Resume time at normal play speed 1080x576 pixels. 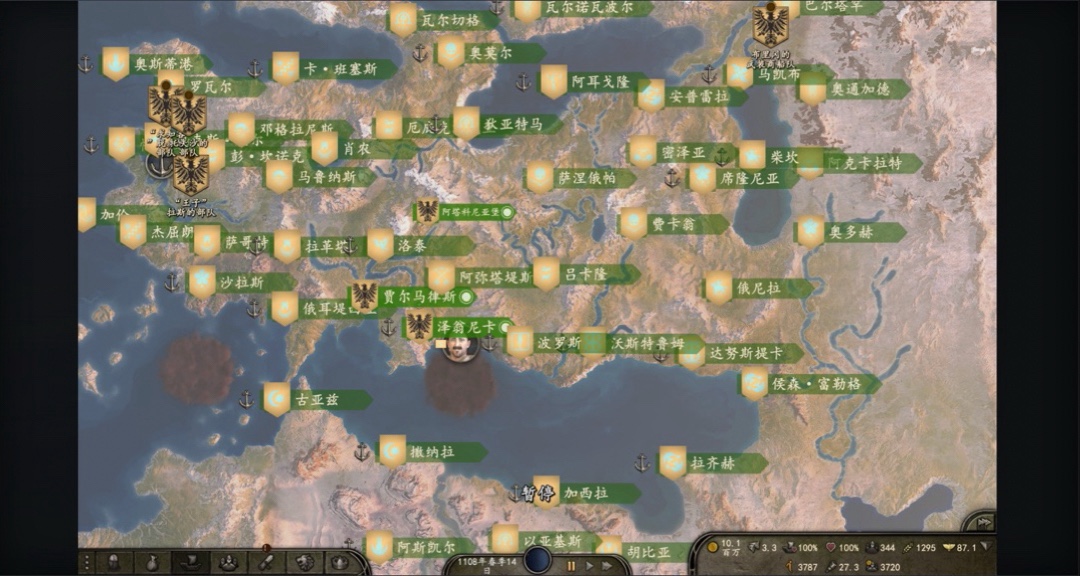click(590, 565)
